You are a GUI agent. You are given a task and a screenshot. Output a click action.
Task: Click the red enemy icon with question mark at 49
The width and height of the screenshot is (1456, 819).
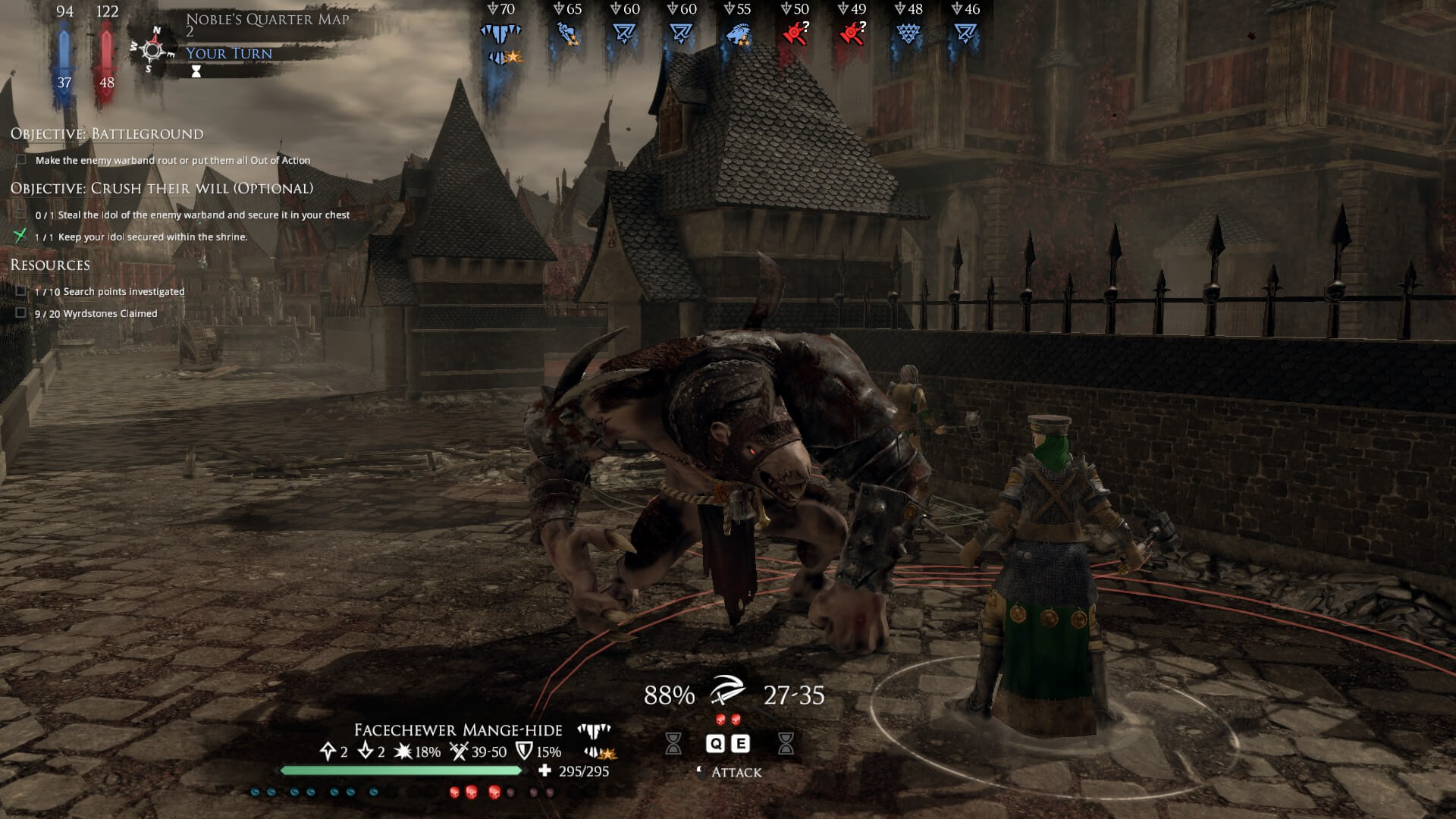click(851, 32)
